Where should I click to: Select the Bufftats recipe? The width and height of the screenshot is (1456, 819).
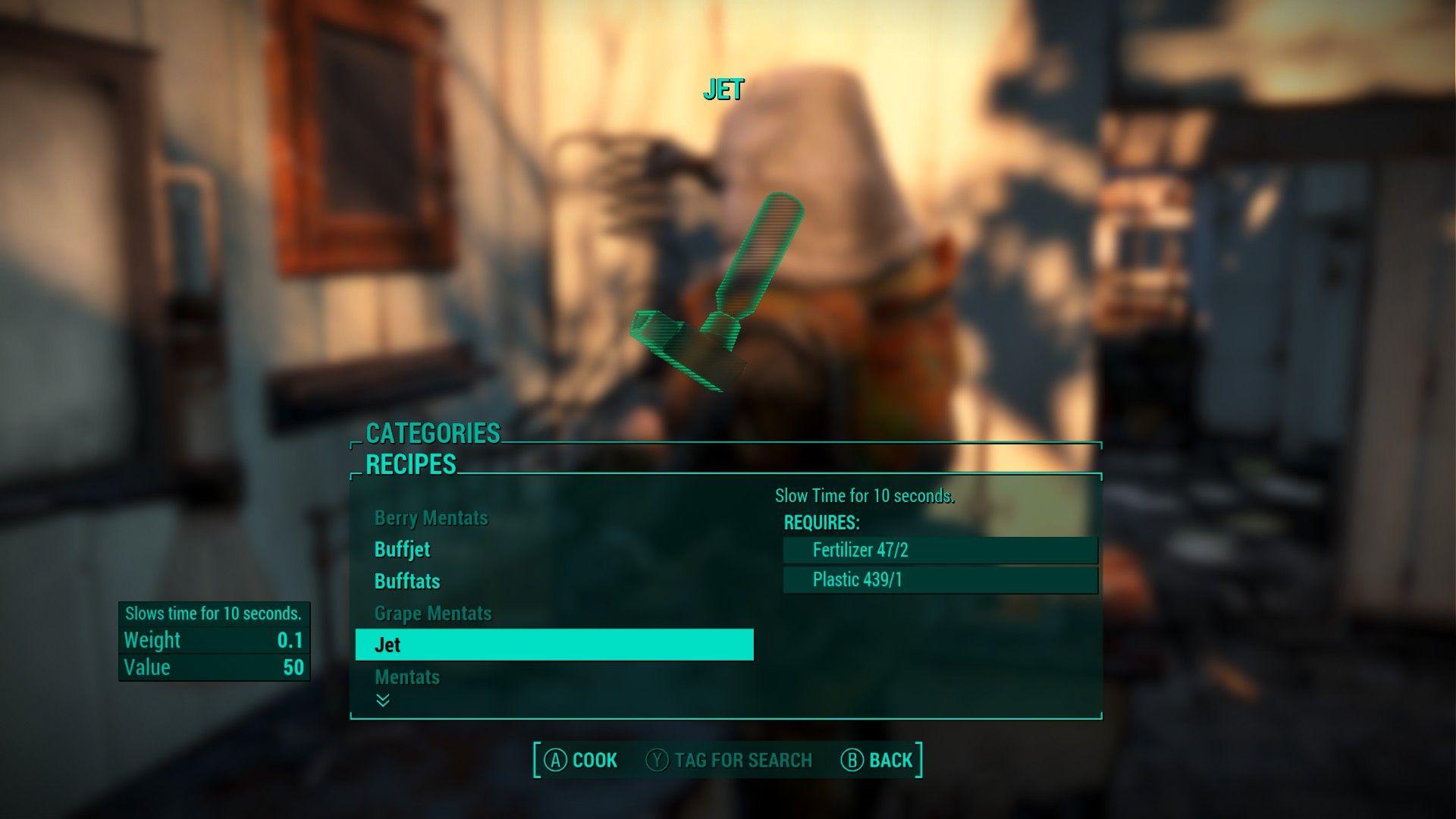click(407, 582)
